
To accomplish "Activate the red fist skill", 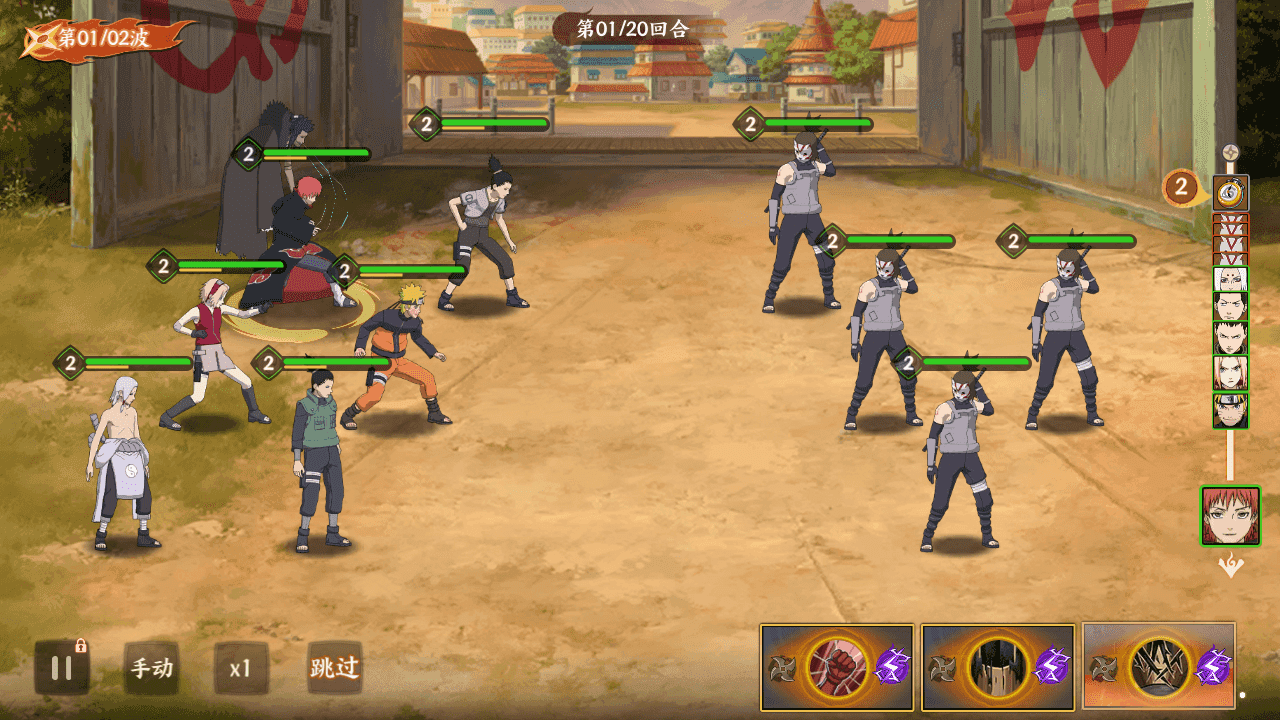I will point(837,666).
